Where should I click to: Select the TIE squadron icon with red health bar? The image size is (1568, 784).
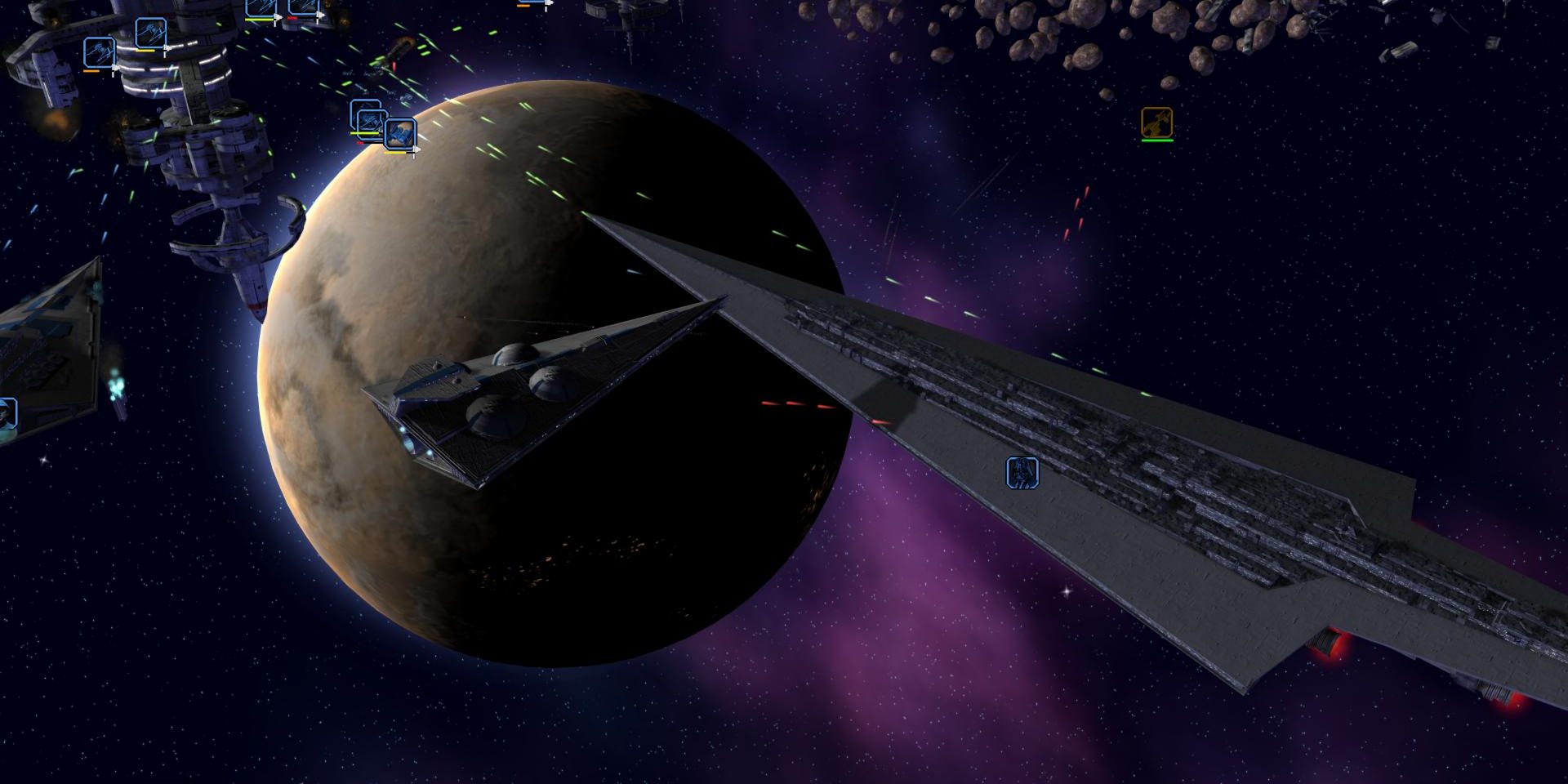[x=302, y=8]
